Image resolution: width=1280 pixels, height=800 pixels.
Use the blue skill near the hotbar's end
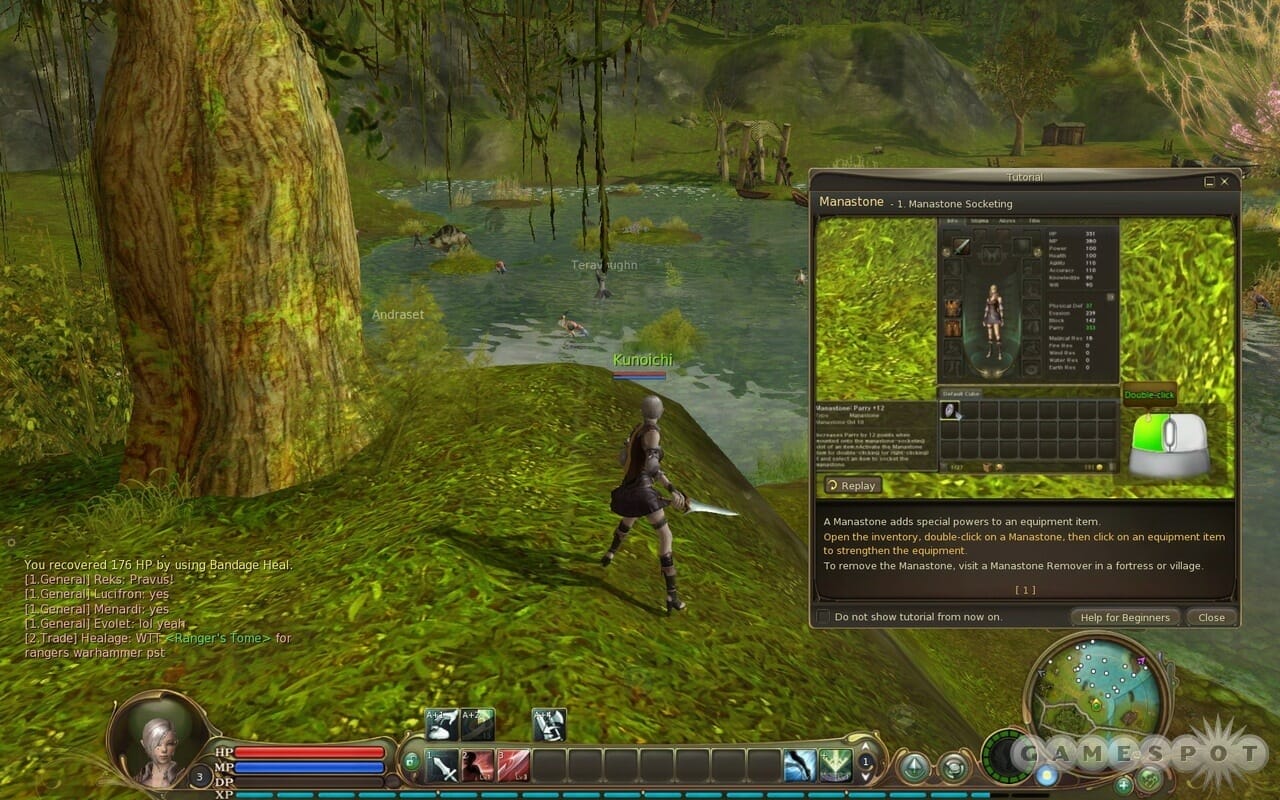coord(799,765)
